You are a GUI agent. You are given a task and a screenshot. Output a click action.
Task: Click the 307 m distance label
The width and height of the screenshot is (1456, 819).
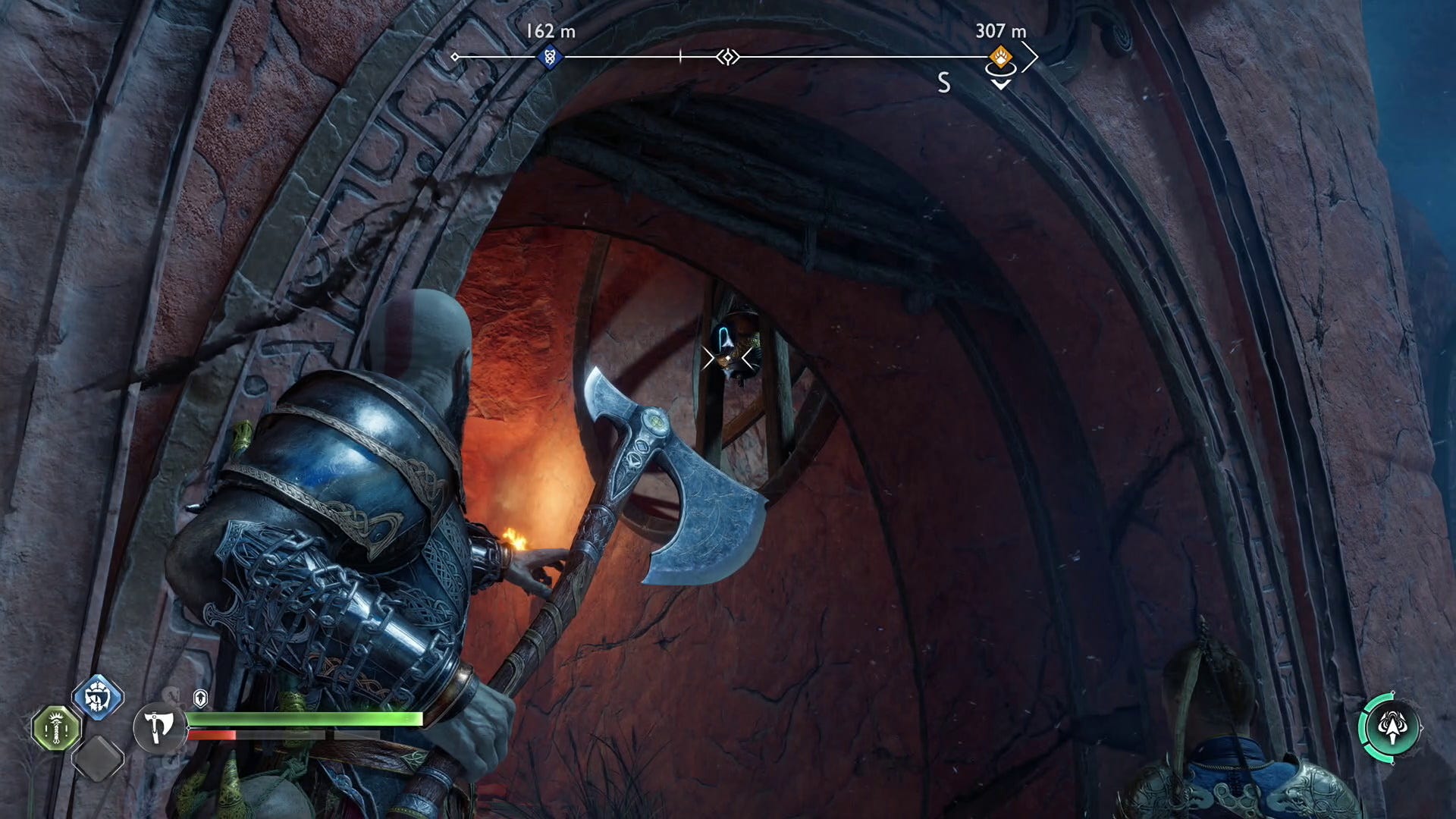[1000, 32]
